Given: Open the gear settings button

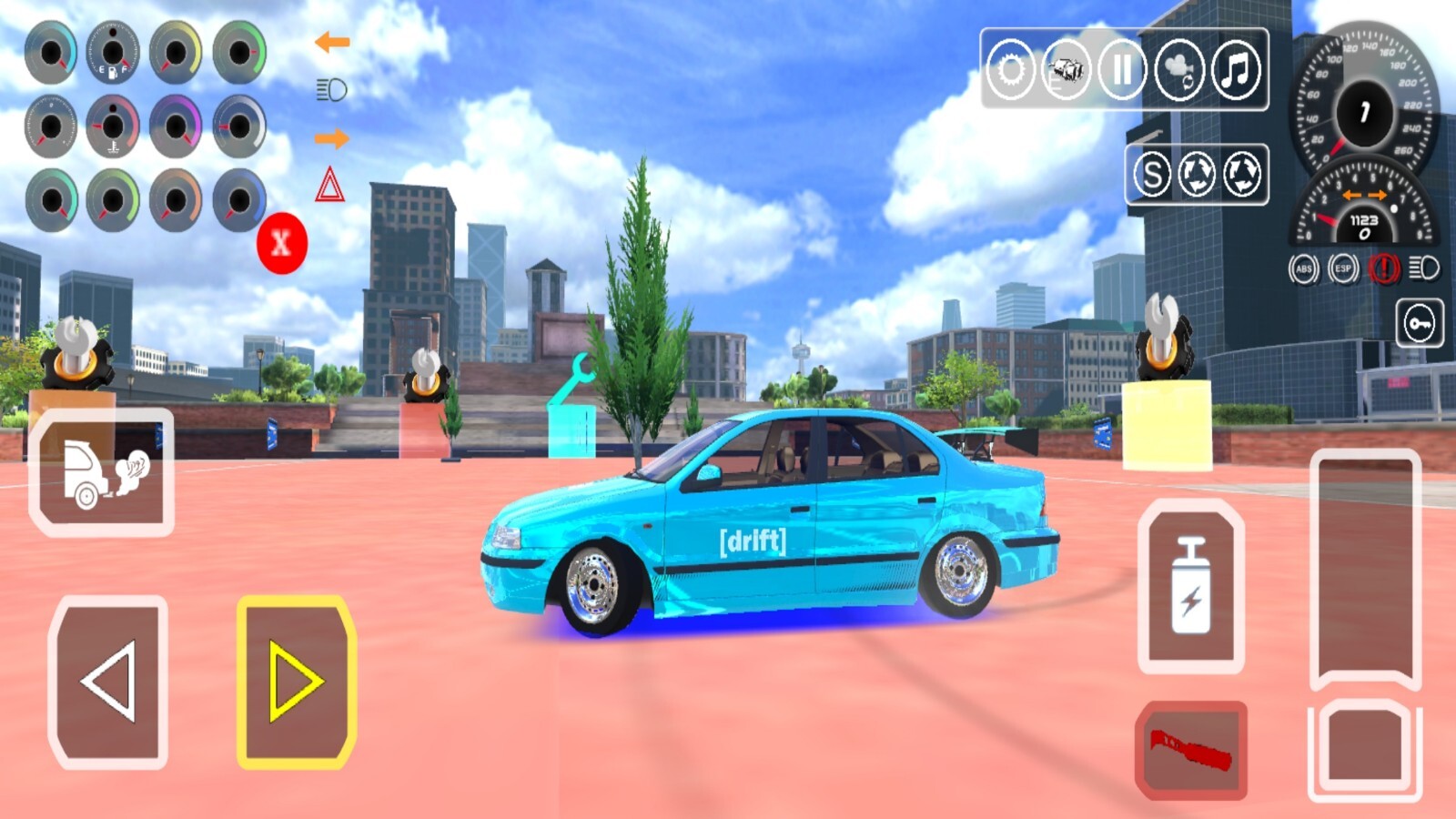Looking at the screenshot, I should click(x=1011, y=69).
